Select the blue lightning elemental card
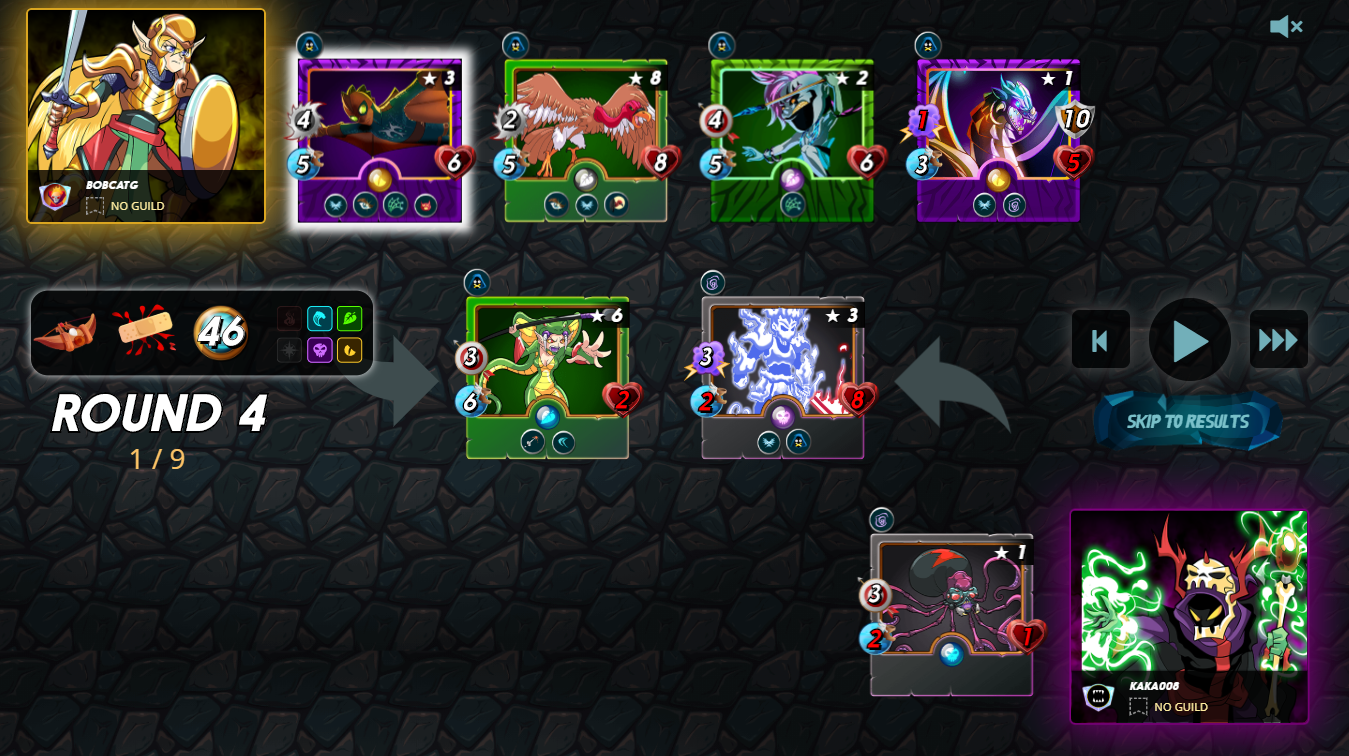Viewport: 1349px width, 756px height. (x=783, y=377)
